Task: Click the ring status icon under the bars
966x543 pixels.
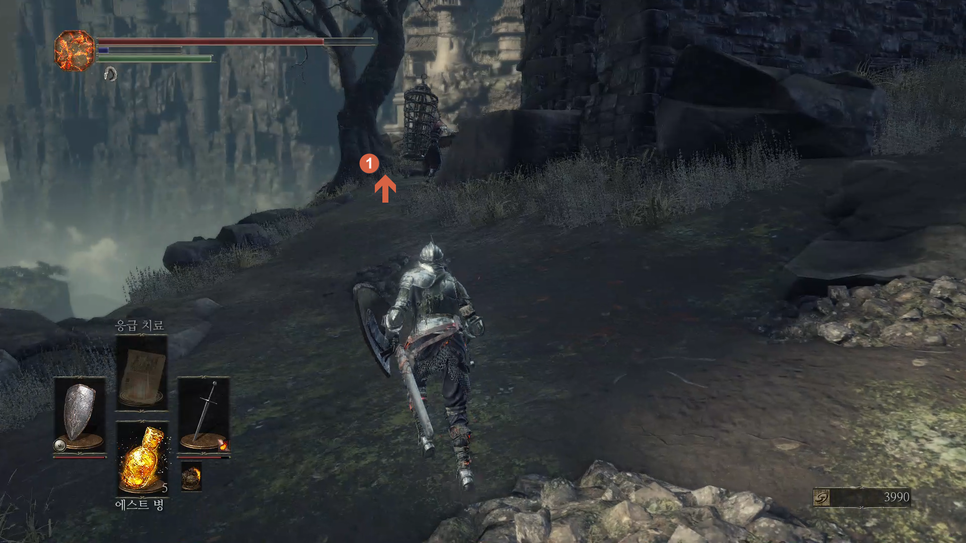Action: click(110, 74)
